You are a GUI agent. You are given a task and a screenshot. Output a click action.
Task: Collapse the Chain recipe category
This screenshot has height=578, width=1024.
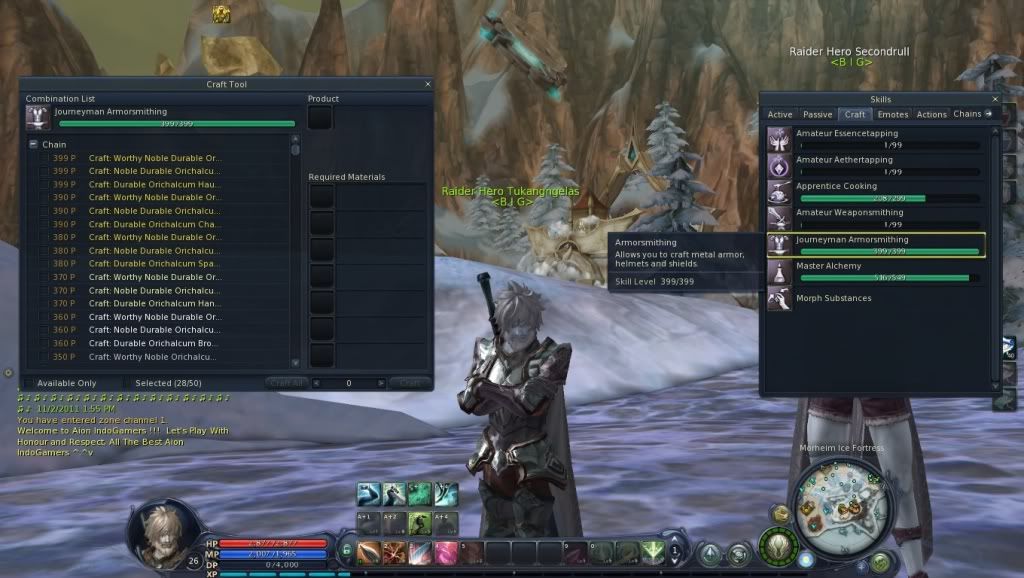33,145
